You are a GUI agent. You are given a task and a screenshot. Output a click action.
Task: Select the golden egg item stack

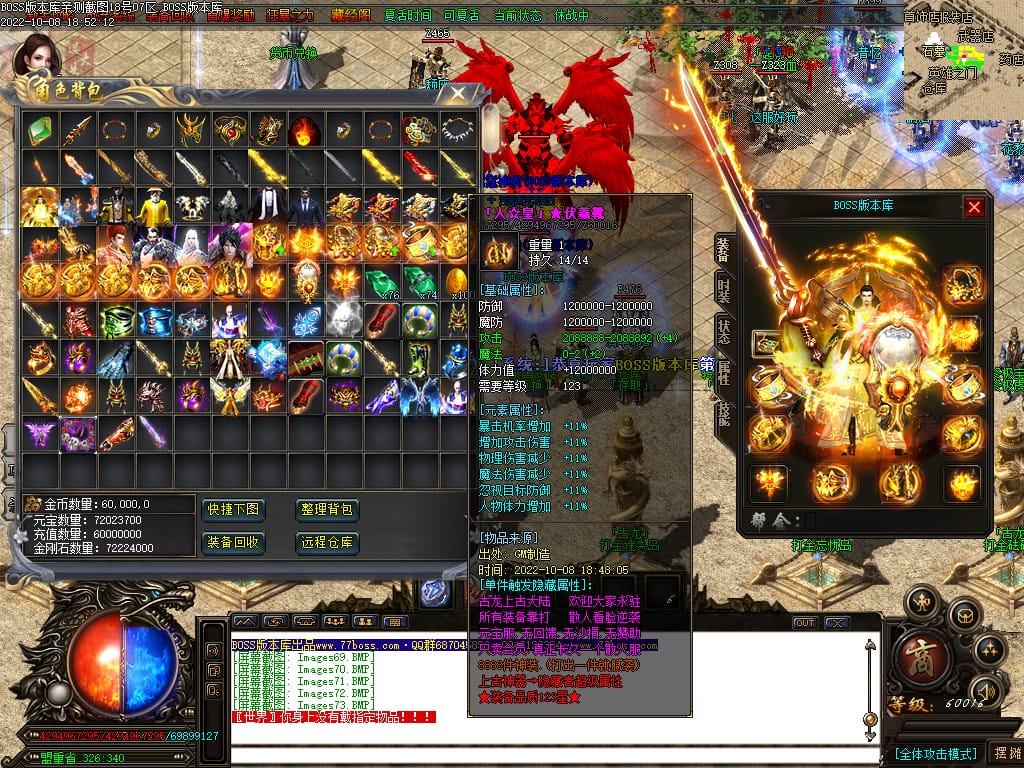click(456, 279)
